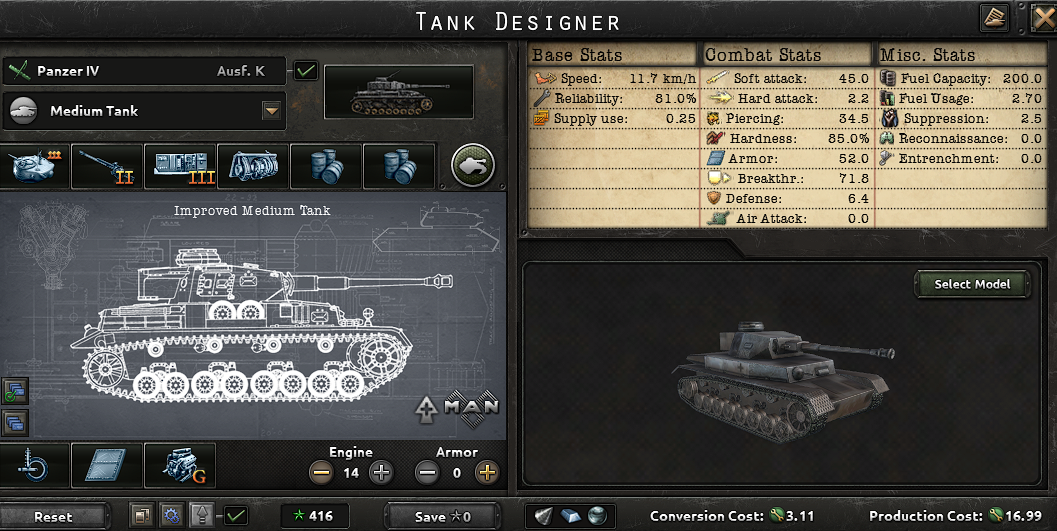
Task: Click the blue gear icon button
Action: coord(171,516)
